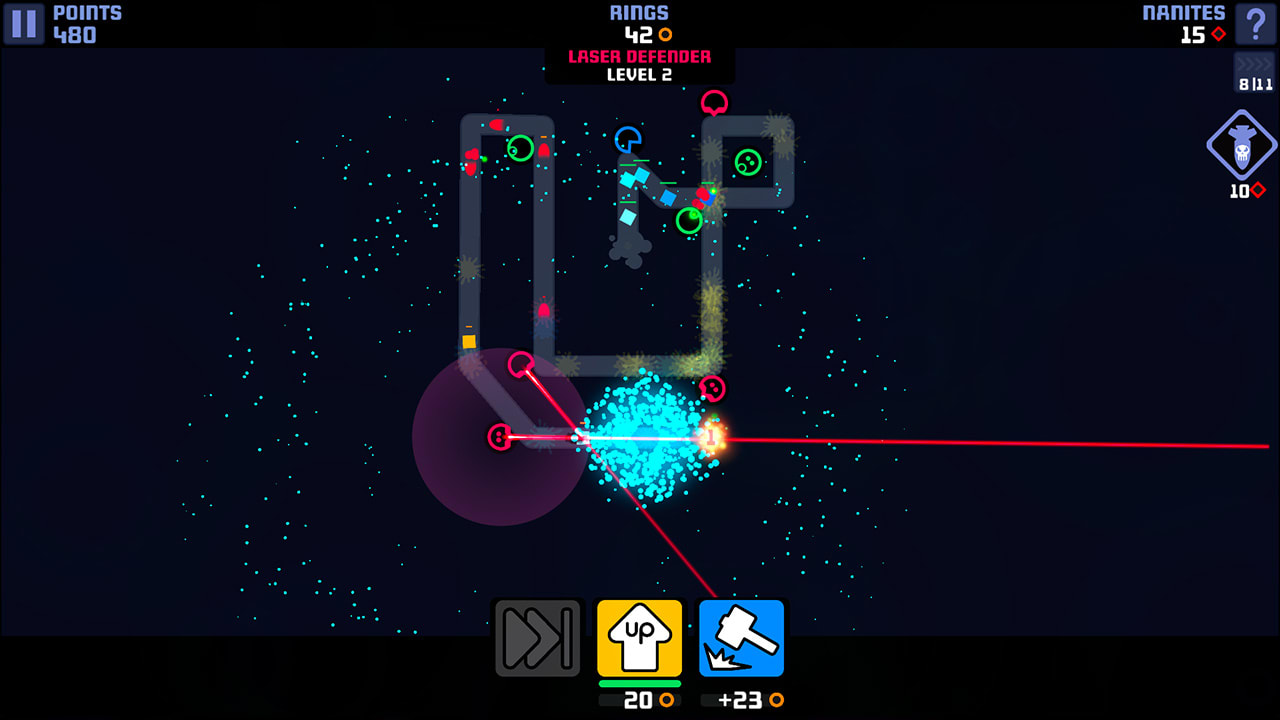Screen dimensions: 1280x720
Task: Click the upgrade button costing 20 rings
Action: coord(639,702)
